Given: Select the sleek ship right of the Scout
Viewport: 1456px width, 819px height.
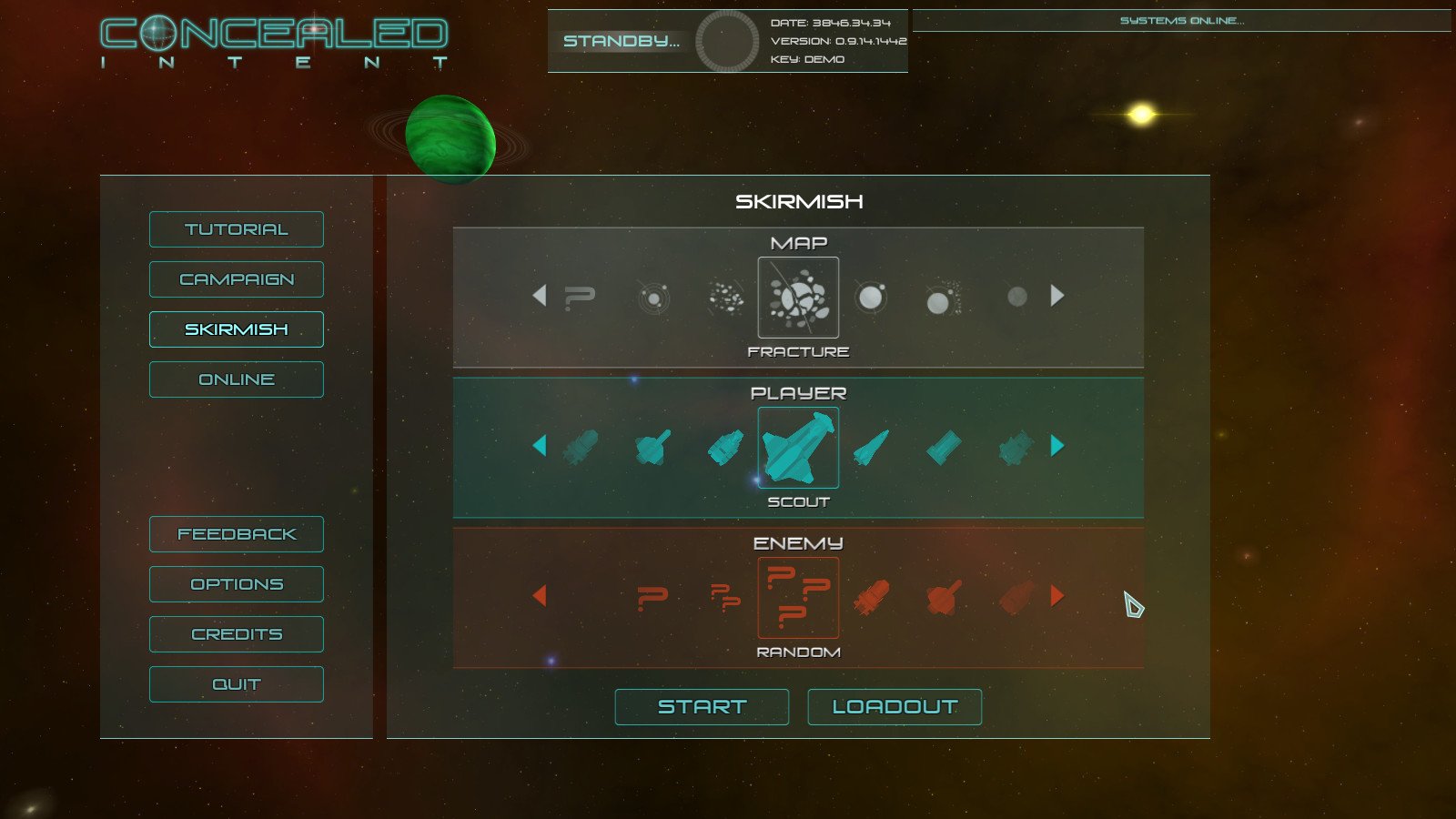Looking at the screenshot, I should click(869, 446).
